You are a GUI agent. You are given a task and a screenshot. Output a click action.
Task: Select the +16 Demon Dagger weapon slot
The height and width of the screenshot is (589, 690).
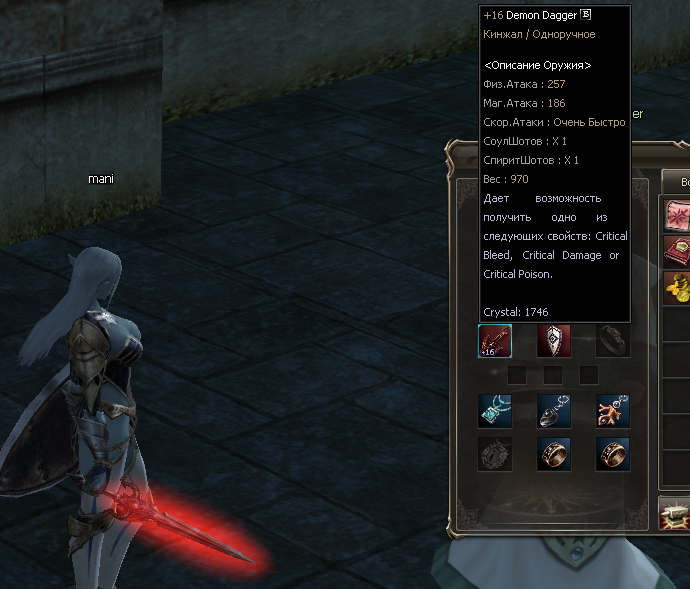pos(496,341)
